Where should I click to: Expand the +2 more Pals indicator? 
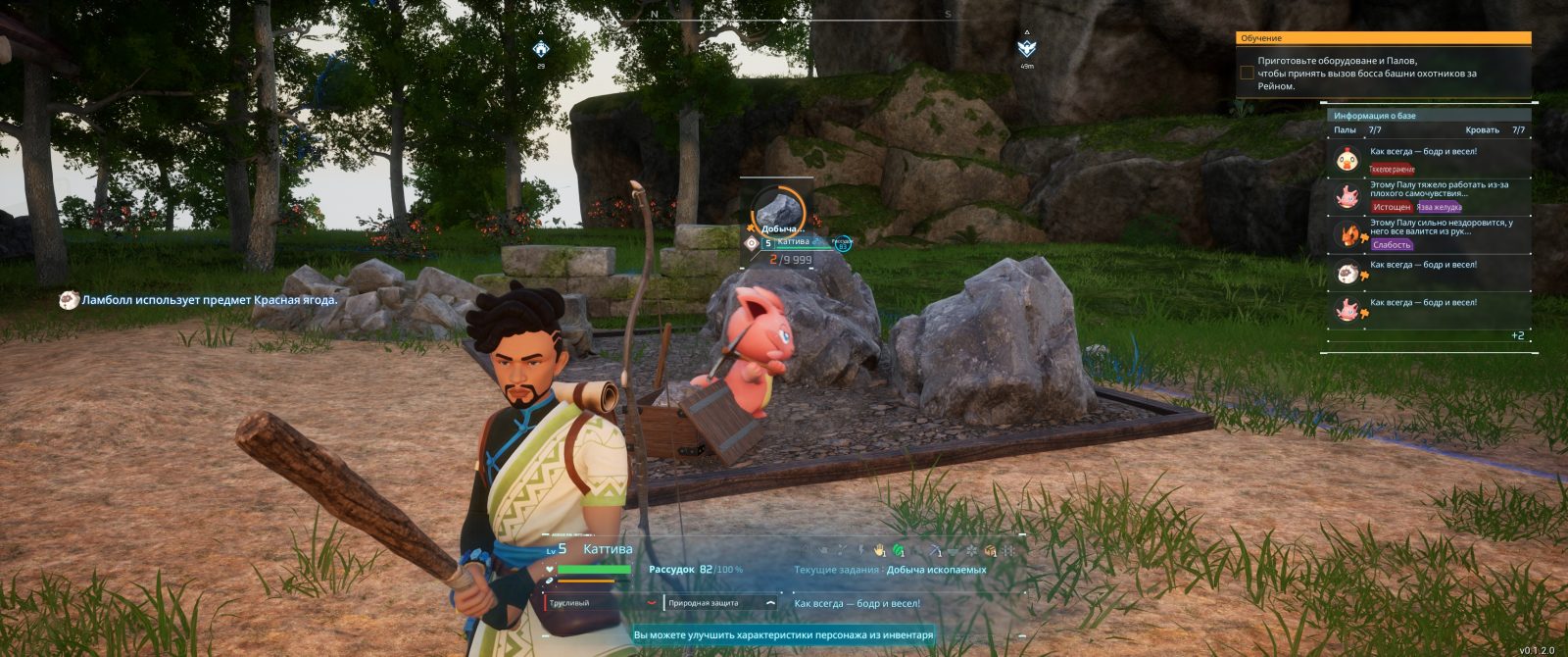click(x=1516, y=335)
